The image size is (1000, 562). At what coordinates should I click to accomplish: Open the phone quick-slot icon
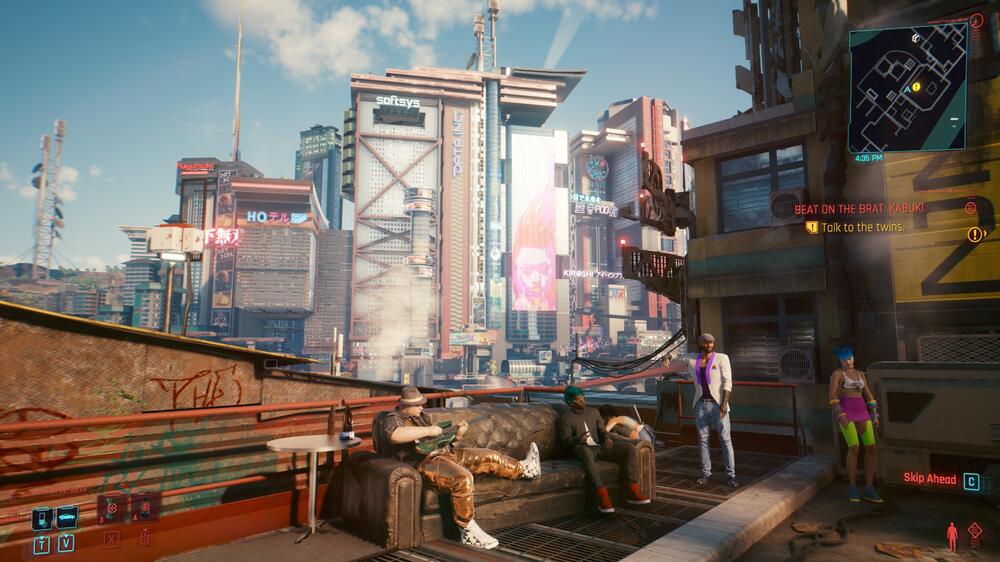click(x=42, y=518)
